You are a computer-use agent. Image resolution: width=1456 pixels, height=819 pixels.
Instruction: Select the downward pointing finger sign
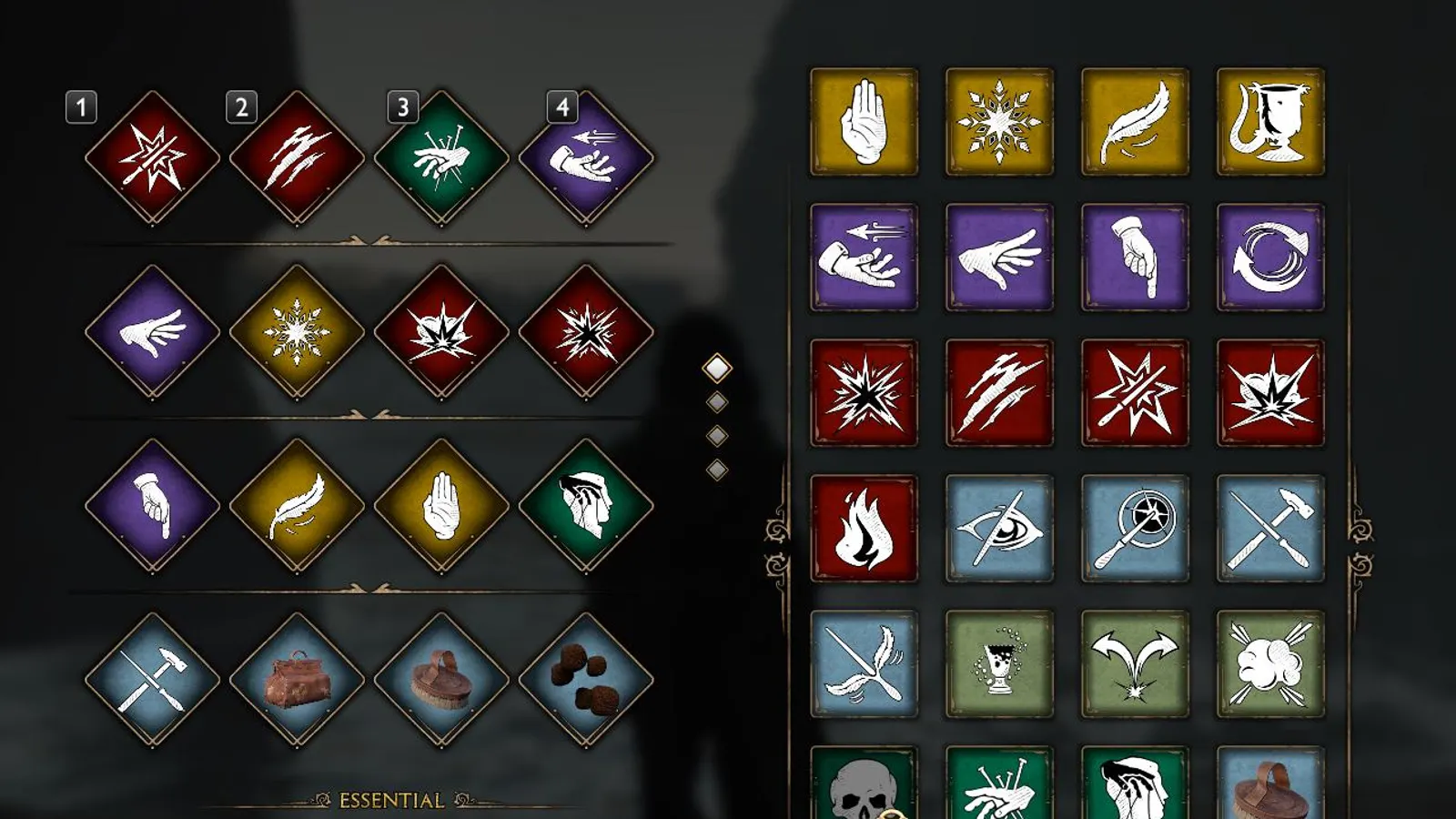tap(1134, 256)
